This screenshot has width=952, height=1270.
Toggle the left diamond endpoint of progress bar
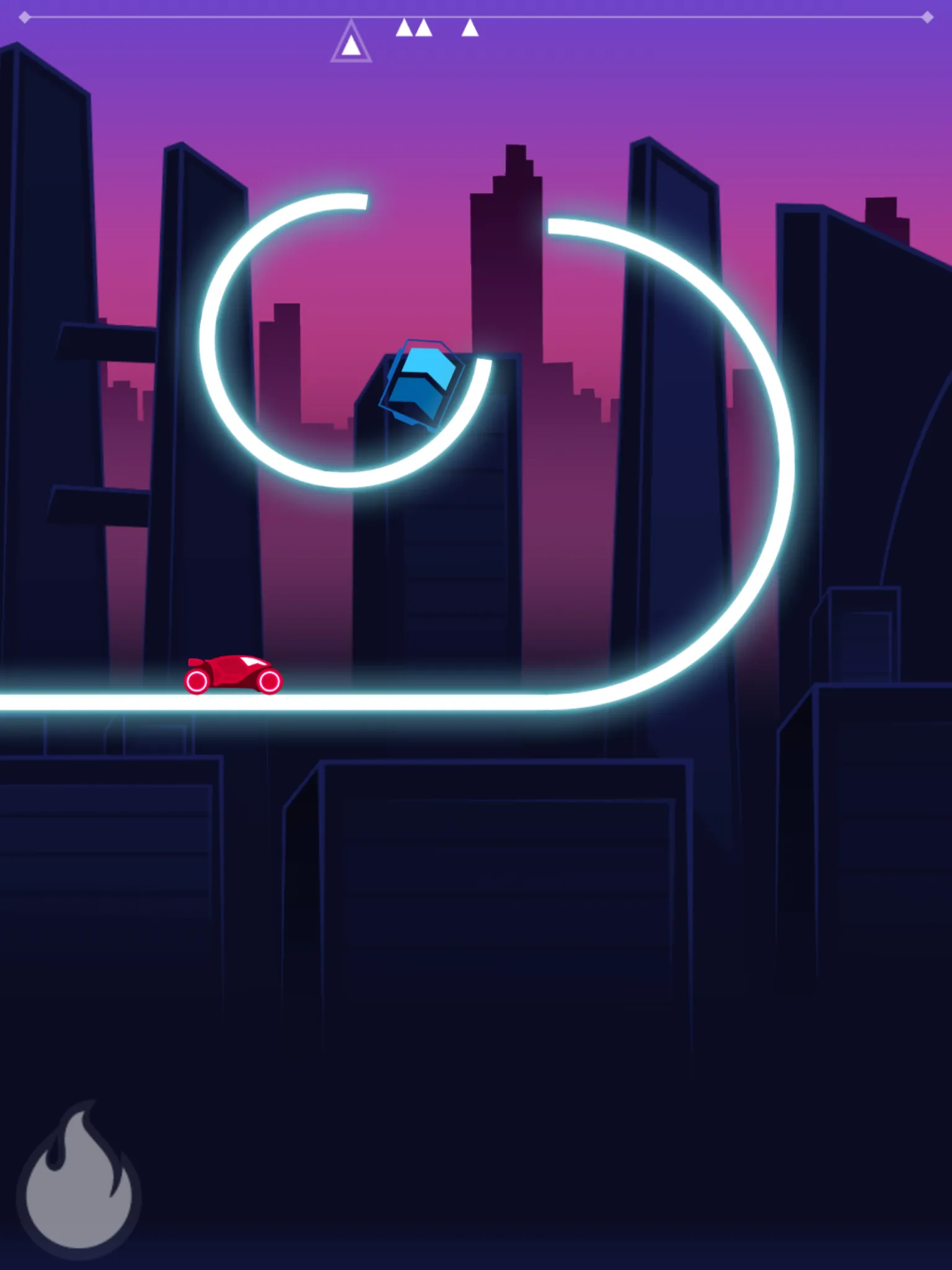click(25, 19)
